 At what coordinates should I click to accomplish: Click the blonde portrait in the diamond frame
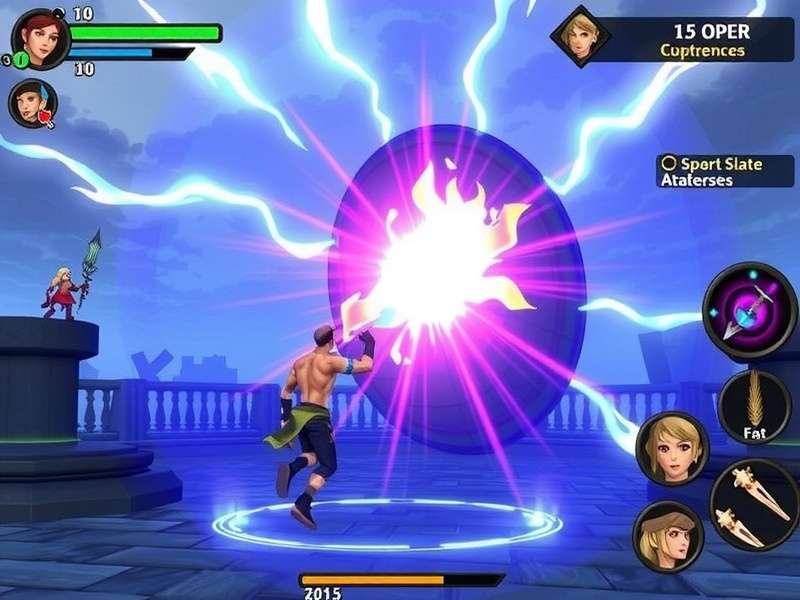point(580,37)
